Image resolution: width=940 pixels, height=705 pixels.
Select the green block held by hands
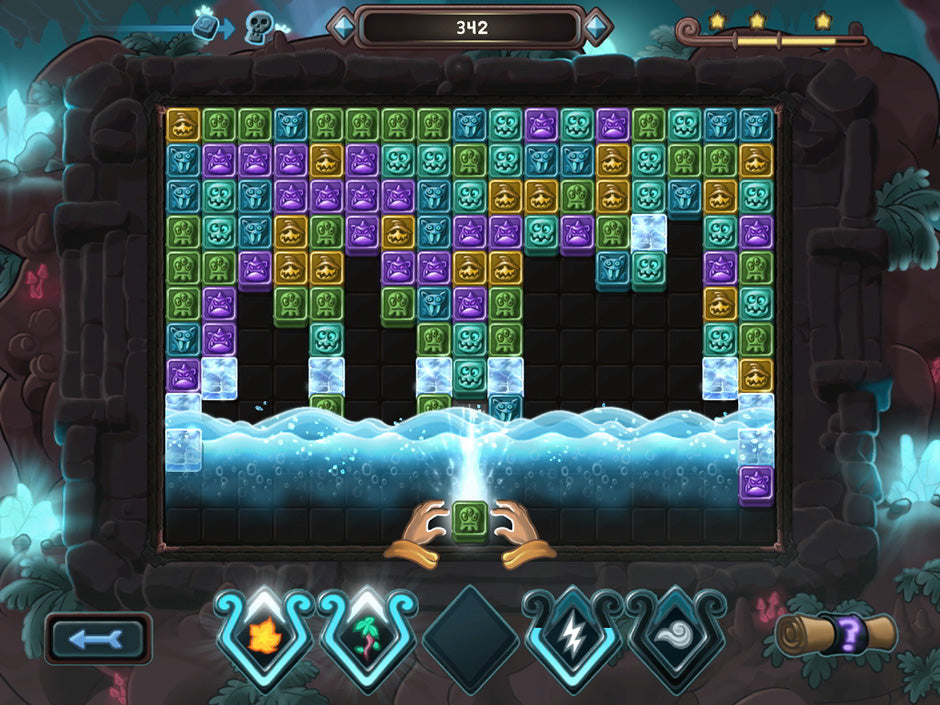(x=470, y=521)
